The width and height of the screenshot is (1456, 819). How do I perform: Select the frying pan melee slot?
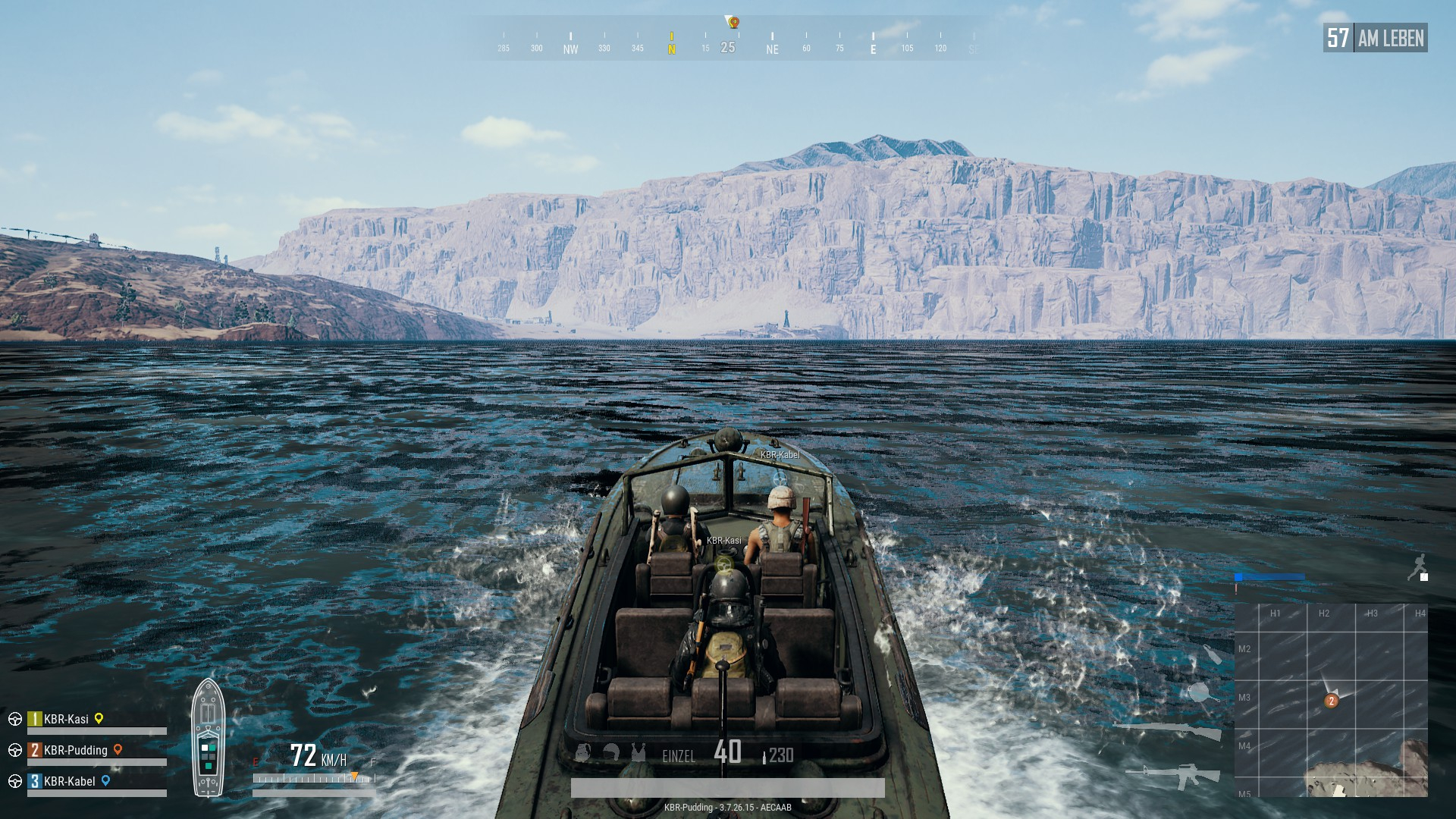click(x=1200, y=692)
